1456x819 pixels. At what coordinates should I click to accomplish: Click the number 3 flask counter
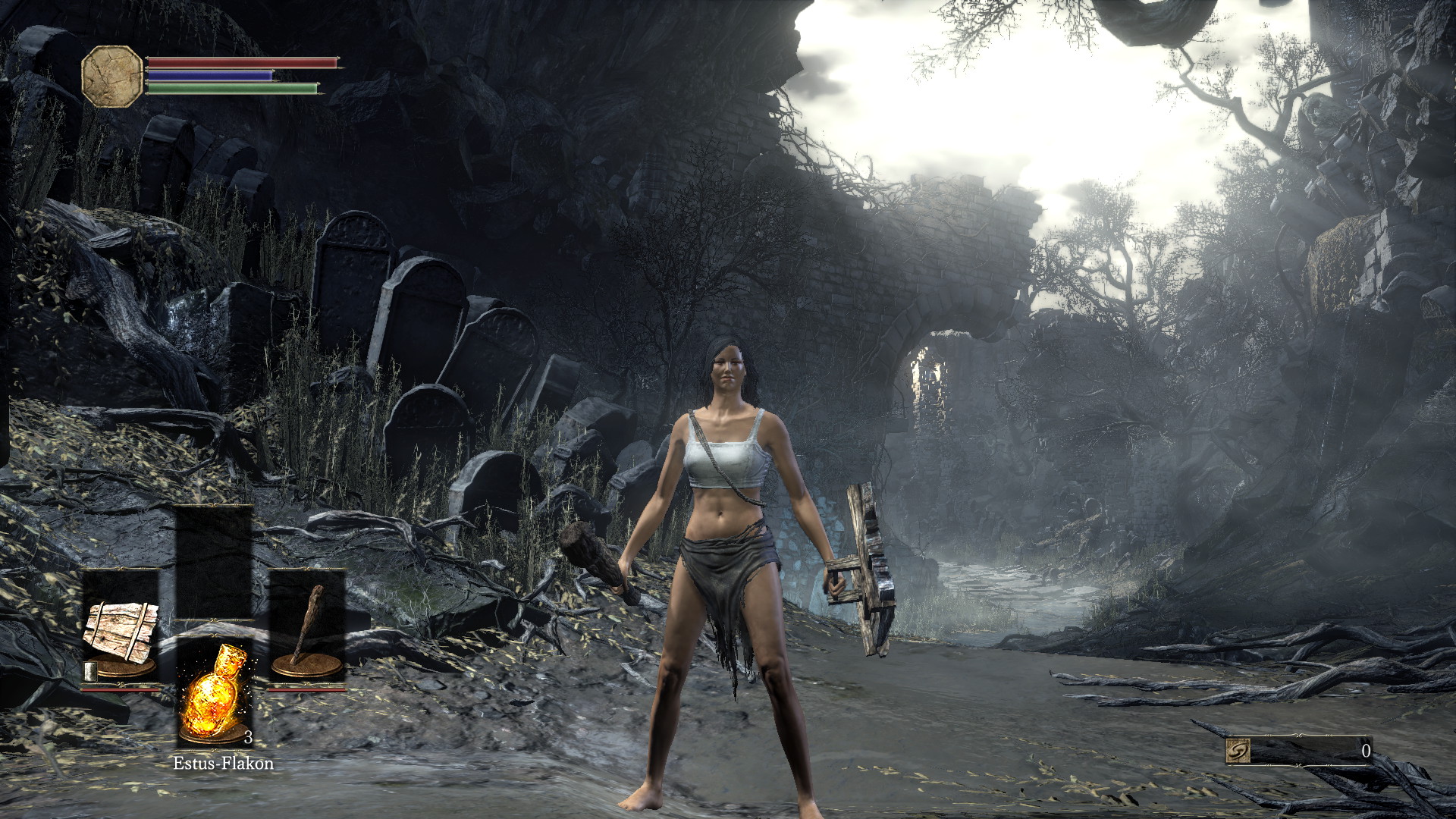pos(249,738)
